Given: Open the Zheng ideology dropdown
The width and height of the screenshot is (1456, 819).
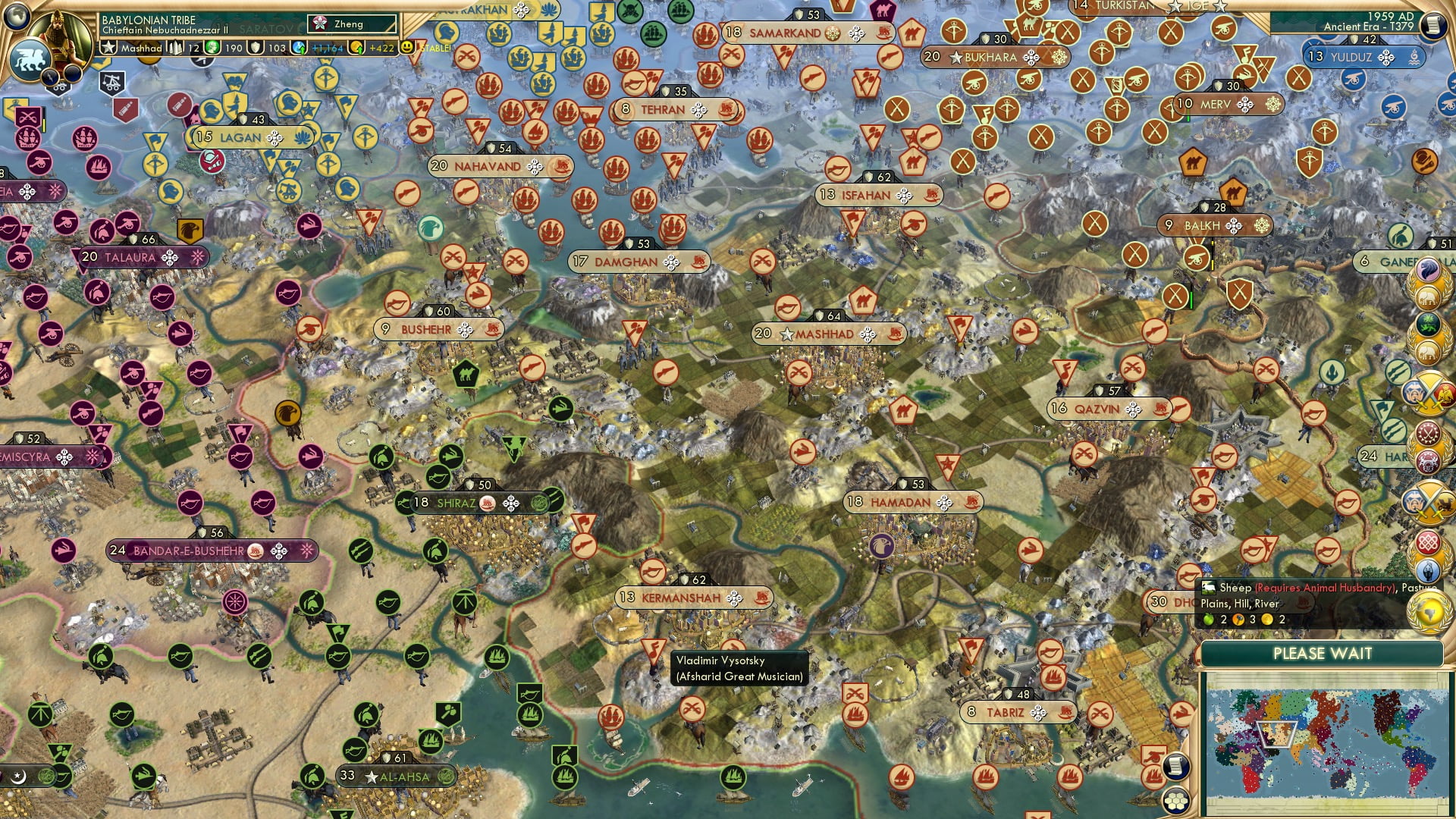Looking at the screenshot, I should coord(353,24).
